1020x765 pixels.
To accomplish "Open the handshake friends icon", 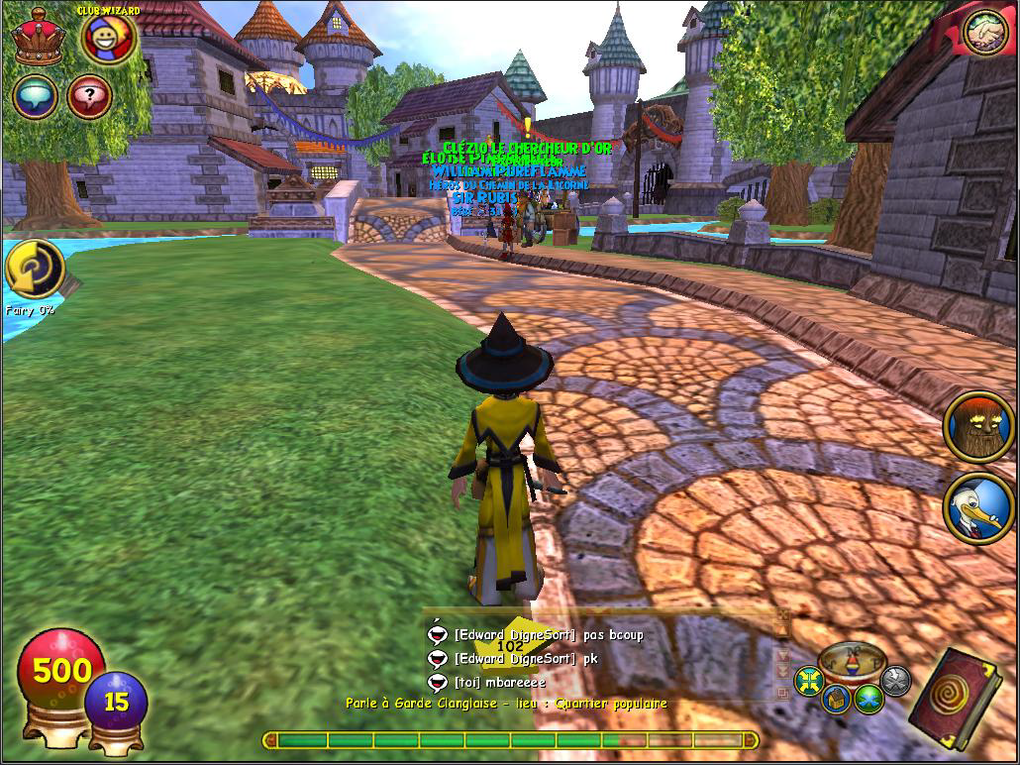I will pos(985,34).
